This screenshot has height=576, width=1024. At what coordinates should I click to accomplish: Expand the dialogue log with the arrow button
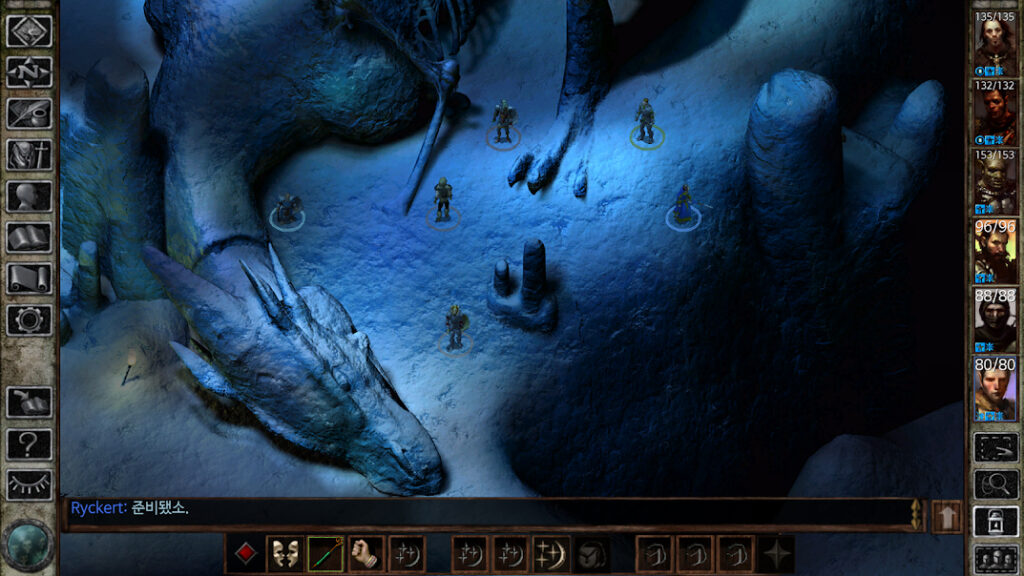pos(946,517)
